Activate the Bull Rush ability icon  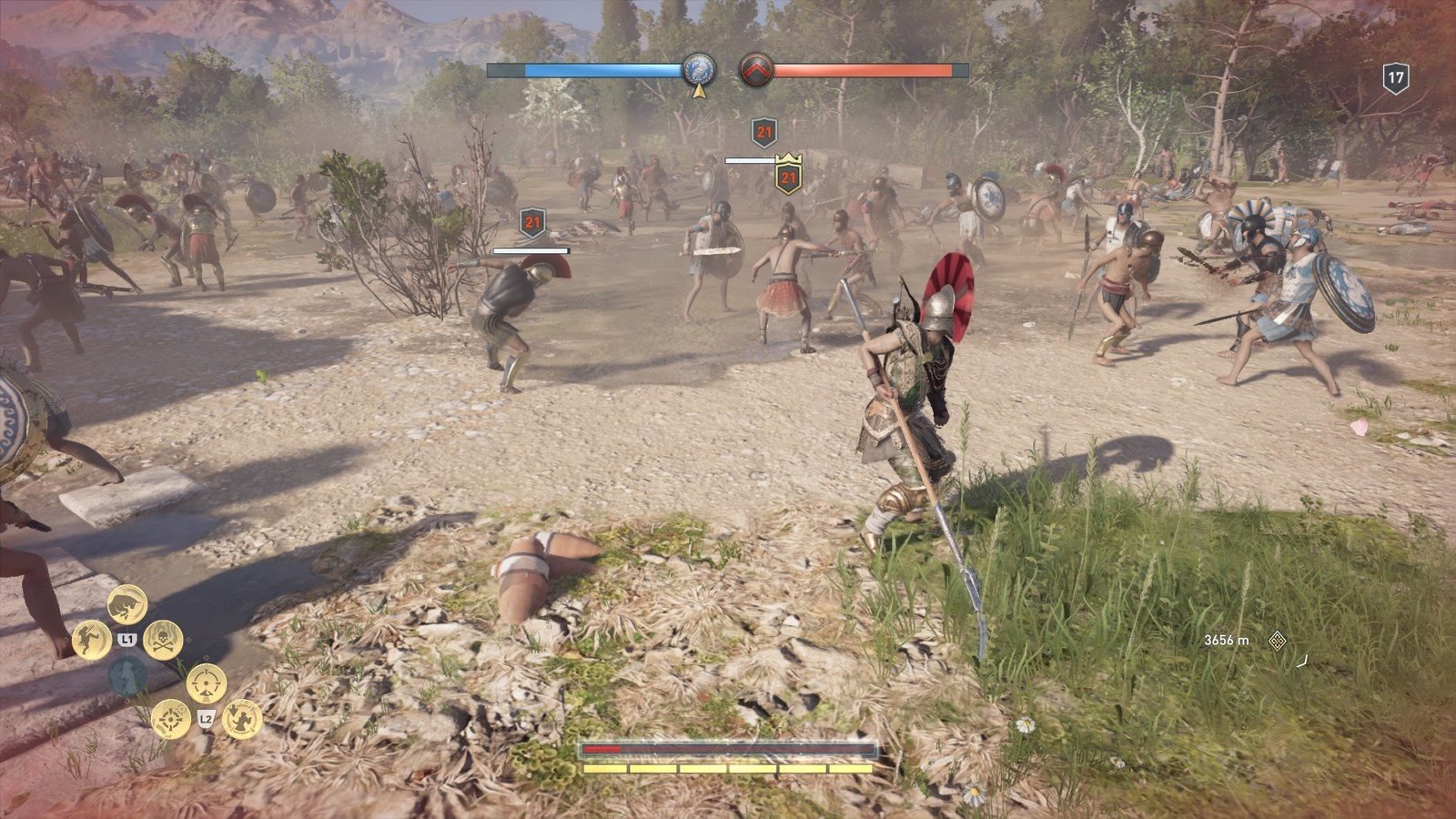[127, 604]
